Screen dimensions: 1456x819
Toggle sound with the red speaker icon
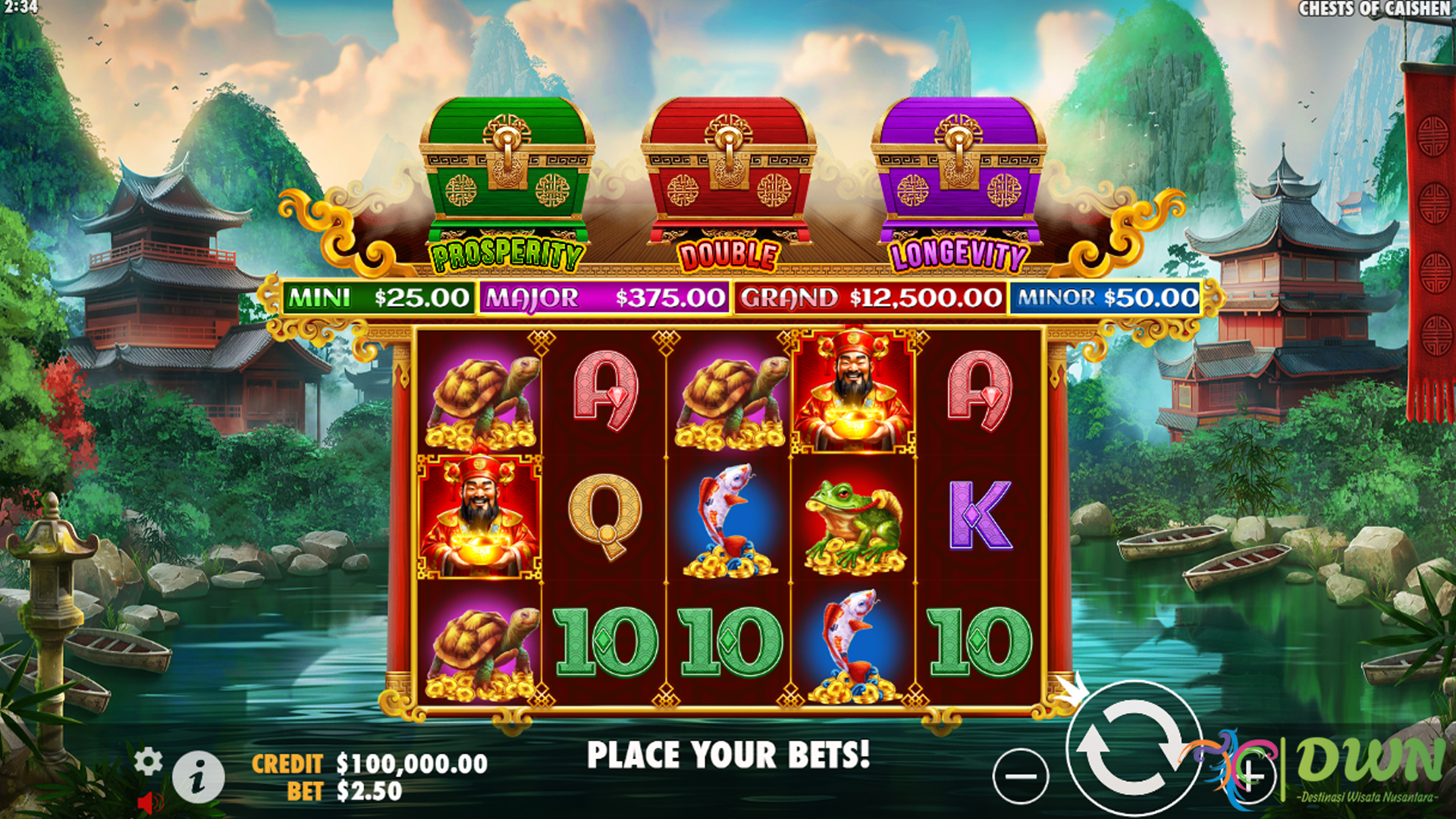tap(150, 802)
